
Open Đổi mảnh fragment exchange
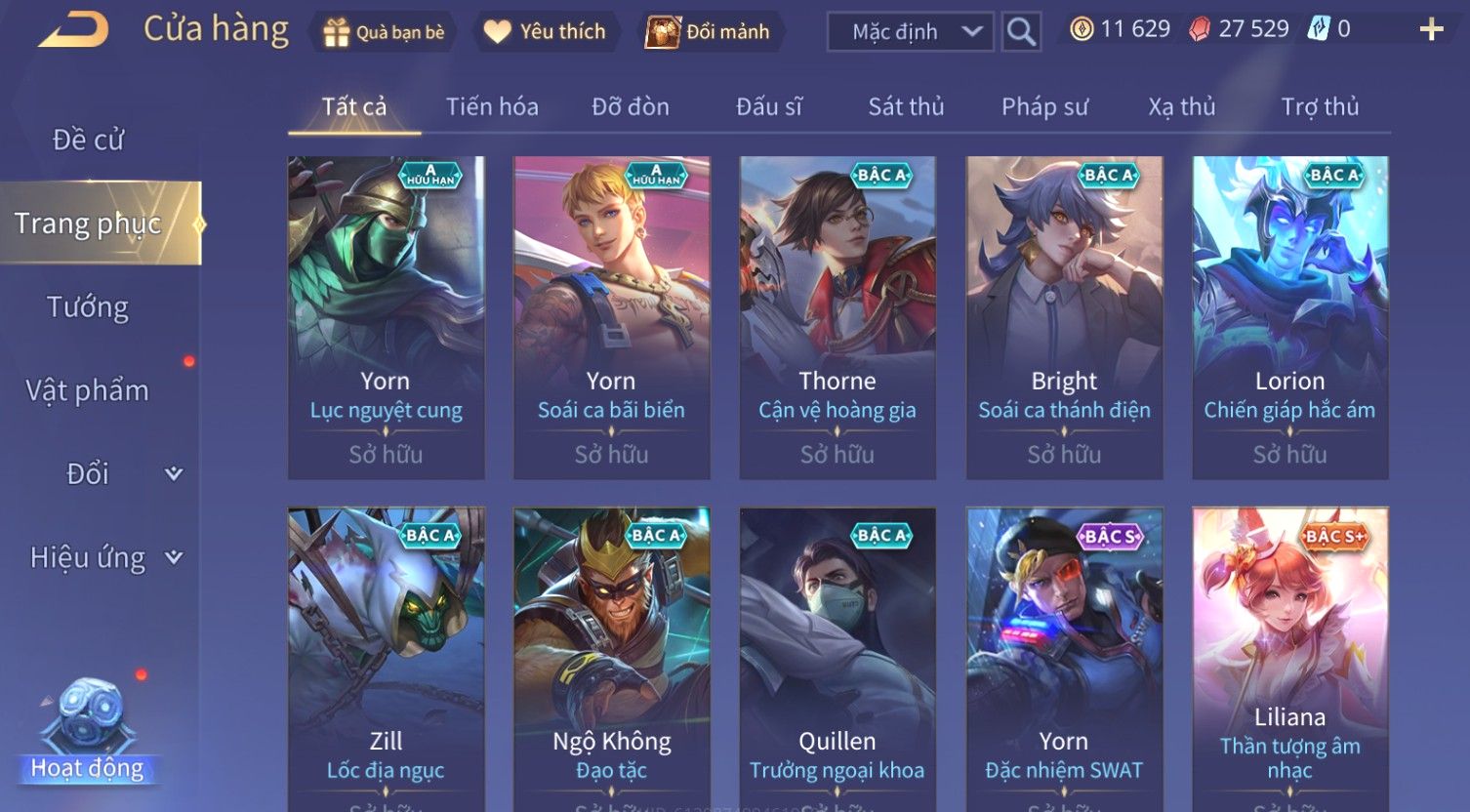pos(708,32)
